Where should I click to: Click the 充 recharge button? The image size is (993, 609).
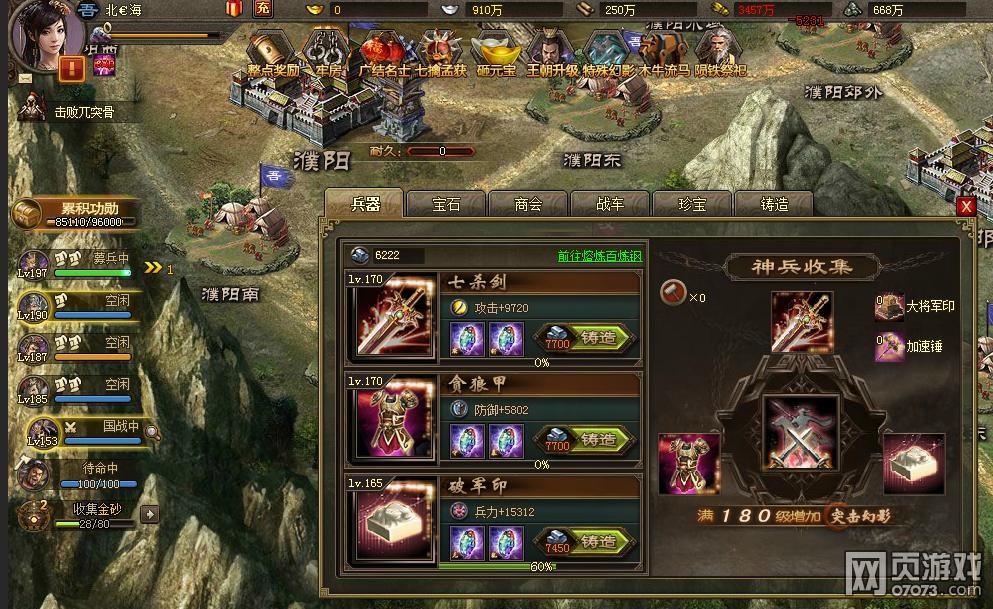[x=263, y=9]
